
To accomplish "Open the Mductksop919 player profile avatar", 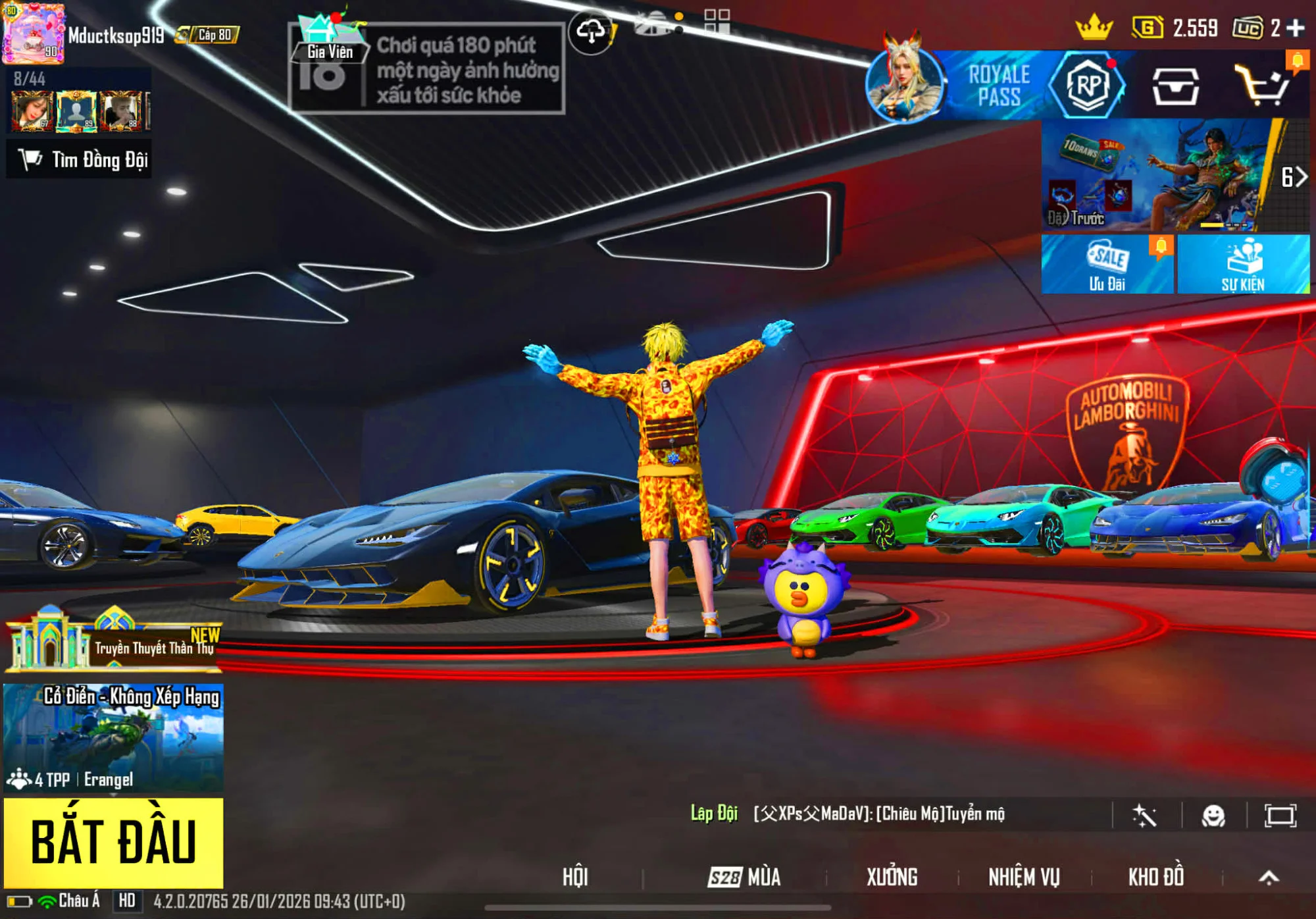I will pyautogui.click(x=34, y=34).
